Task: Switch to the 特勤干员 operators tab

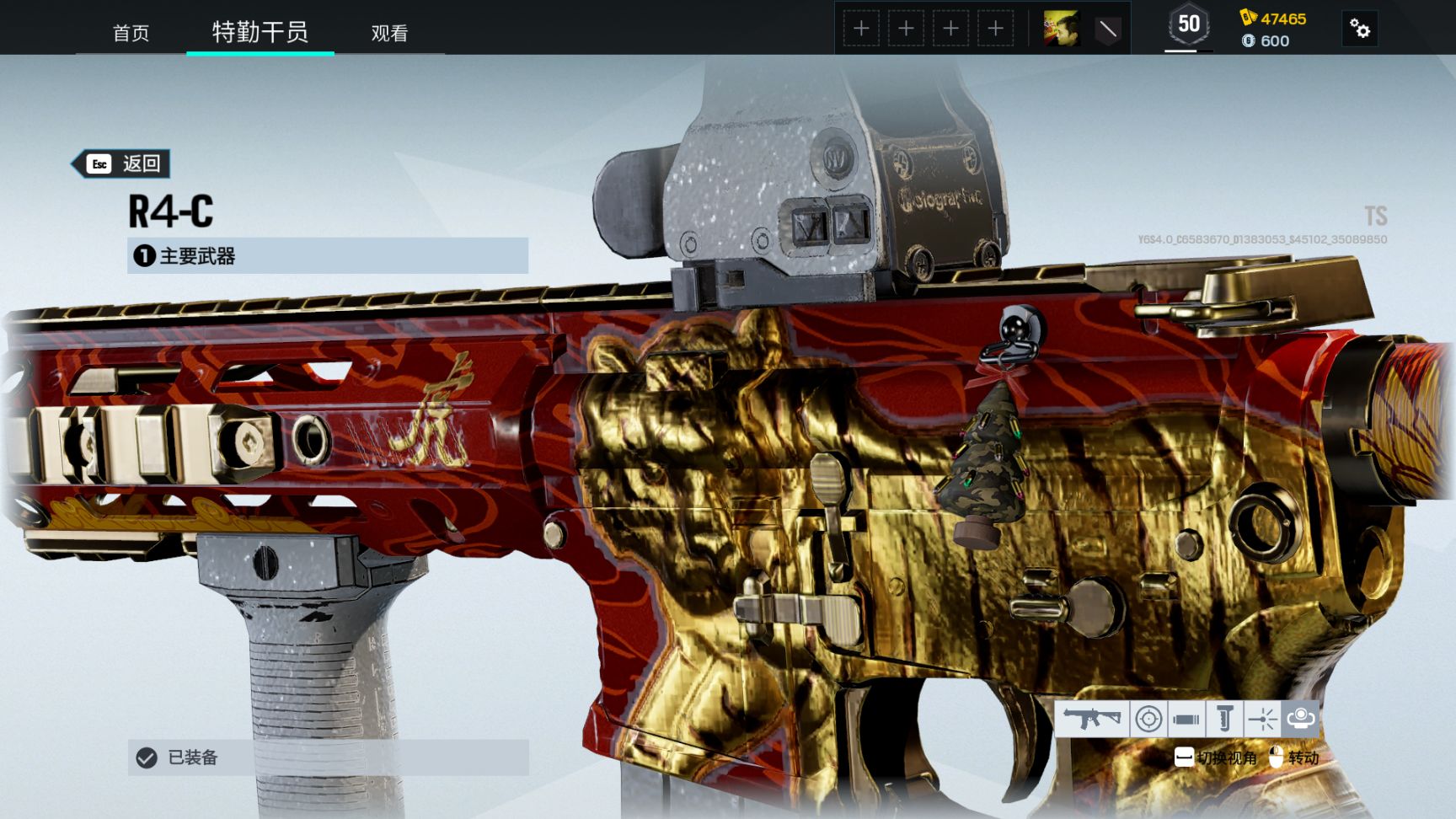Action: [260, 32]
